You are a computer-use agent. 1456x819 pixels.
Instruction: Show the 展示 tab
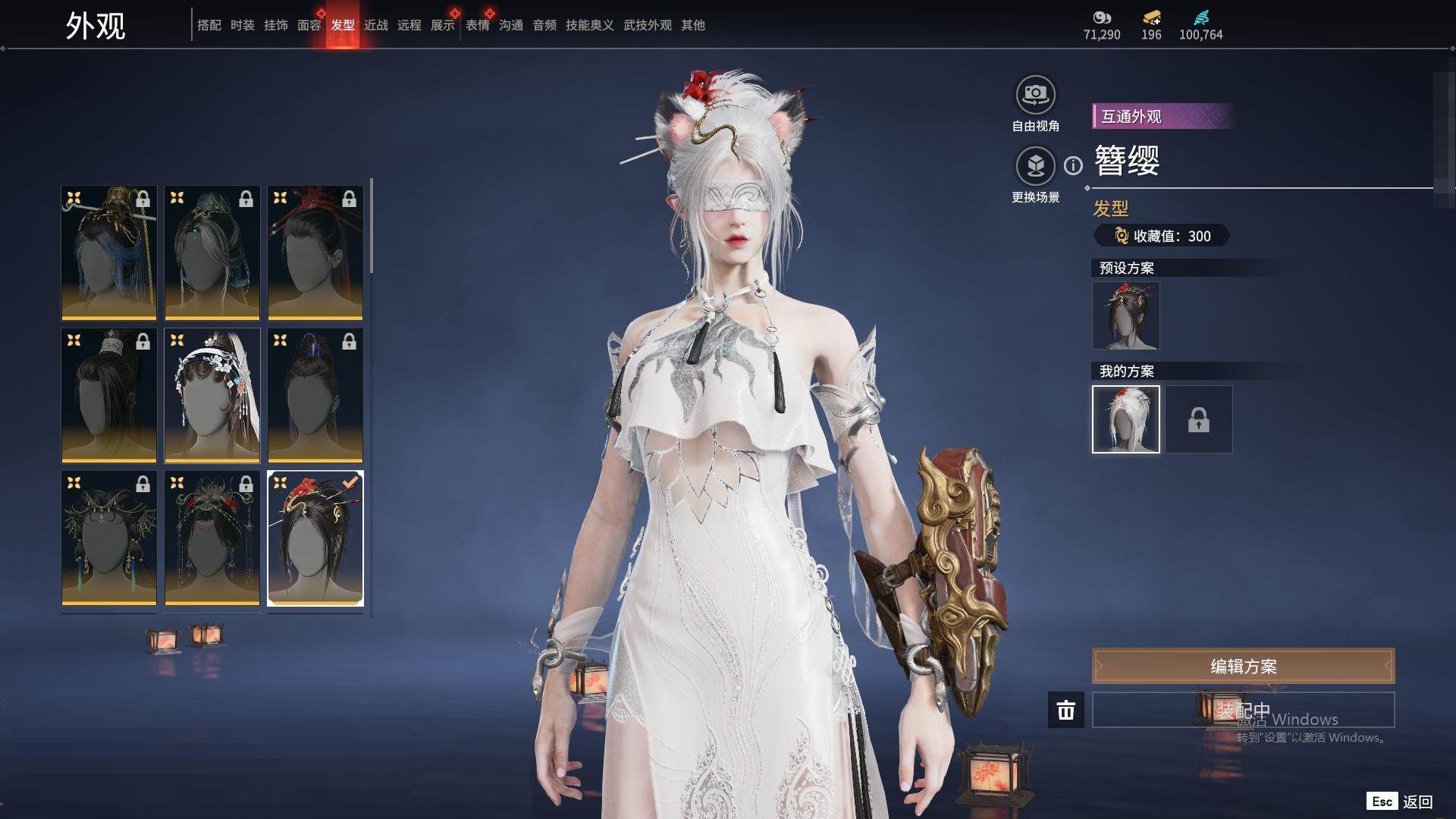(x=442, y=25)
